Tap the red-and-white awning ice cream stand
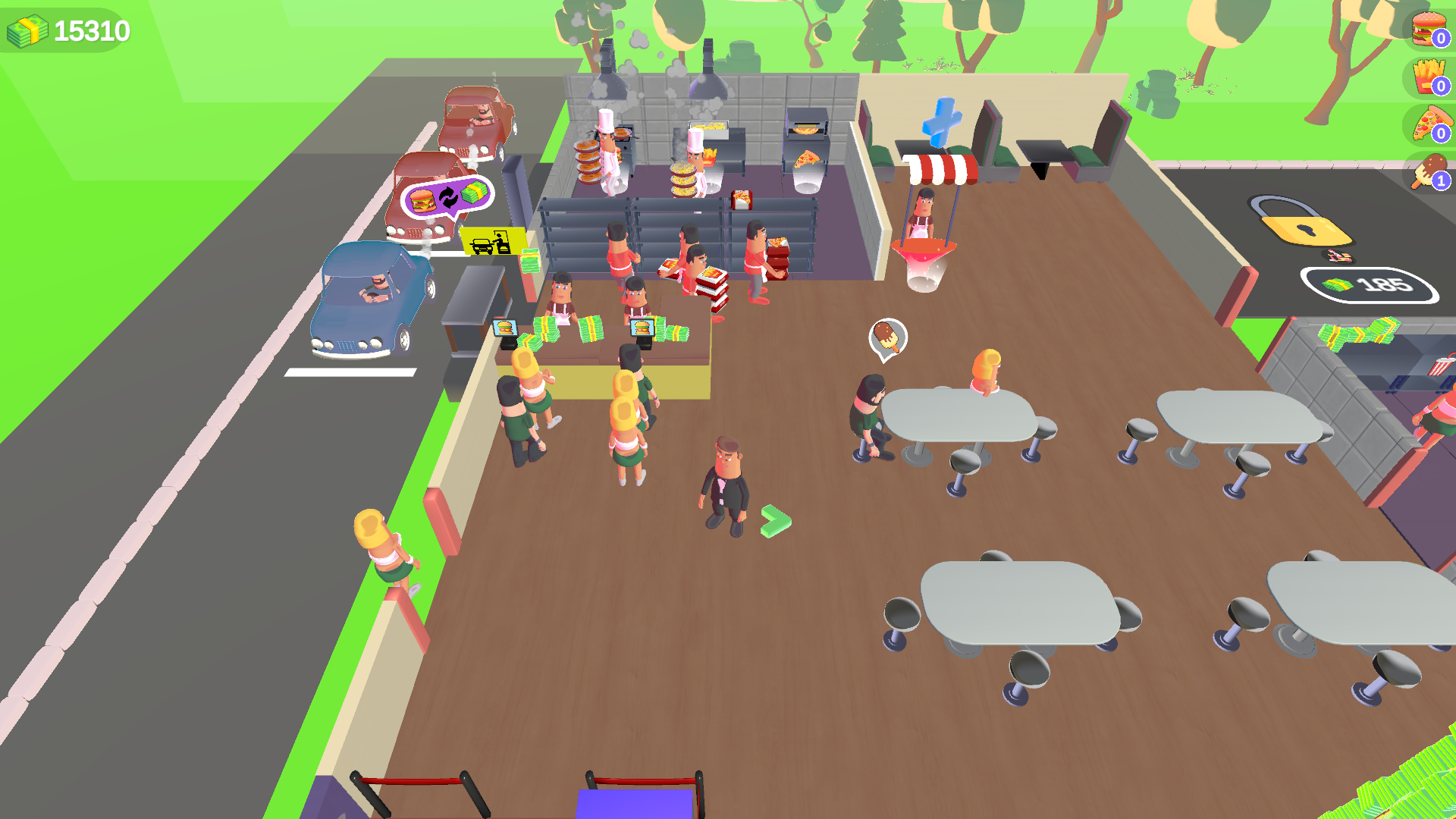This screenshot has height=819, width=1456. 941,168
